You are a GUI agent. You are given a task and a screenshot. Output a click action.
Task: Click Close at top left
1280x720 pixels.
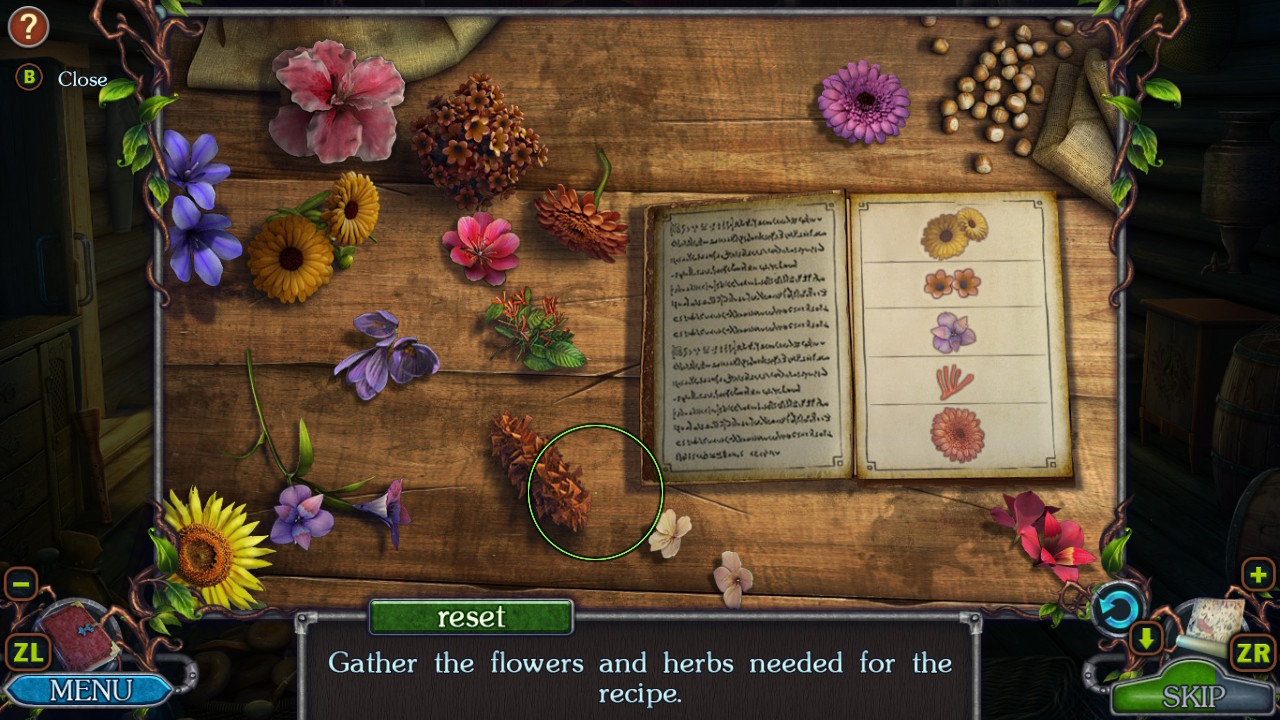coord(82,80)
